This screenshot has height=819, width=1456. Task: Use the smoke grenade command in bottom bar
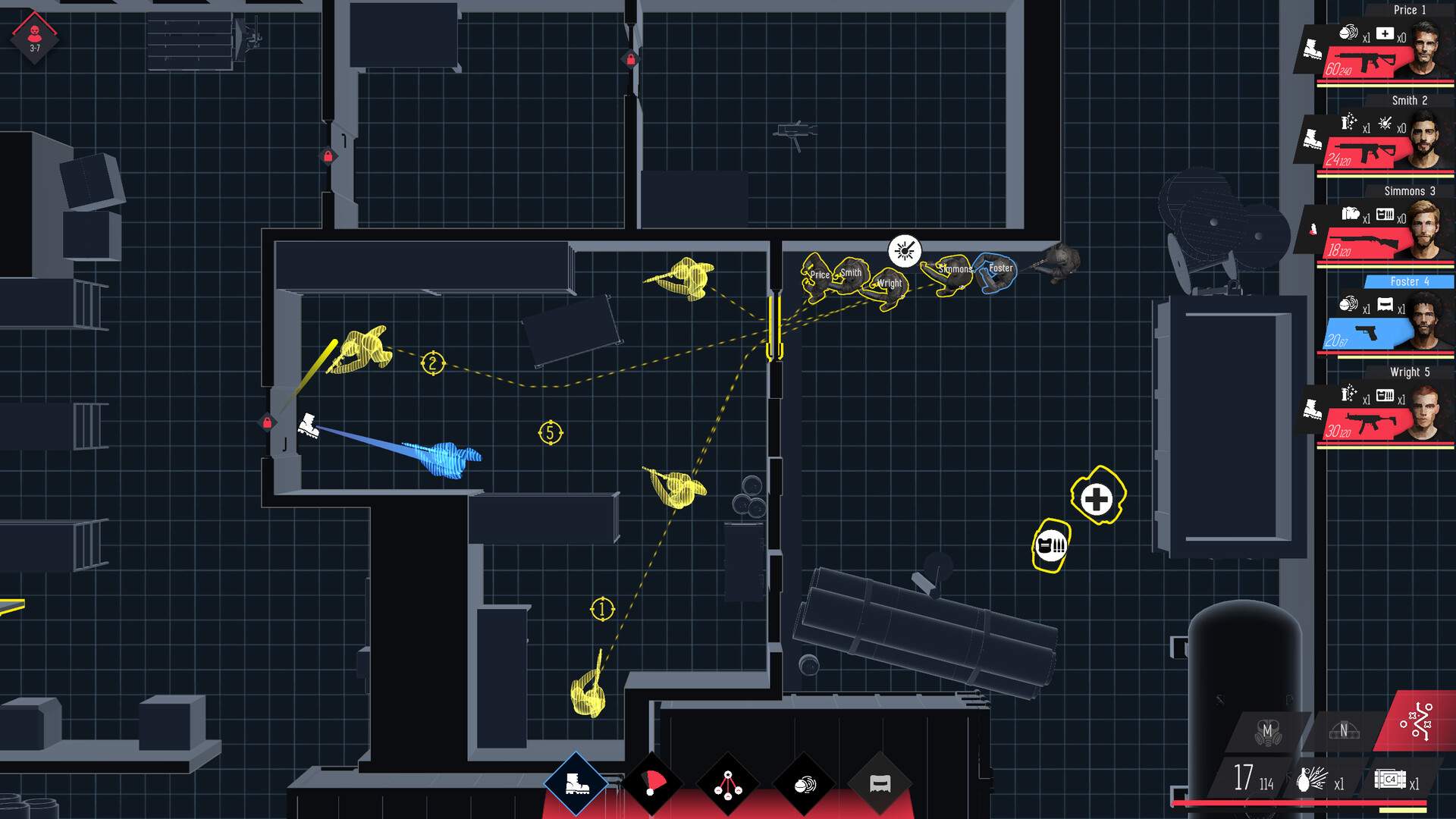(804, 785)
